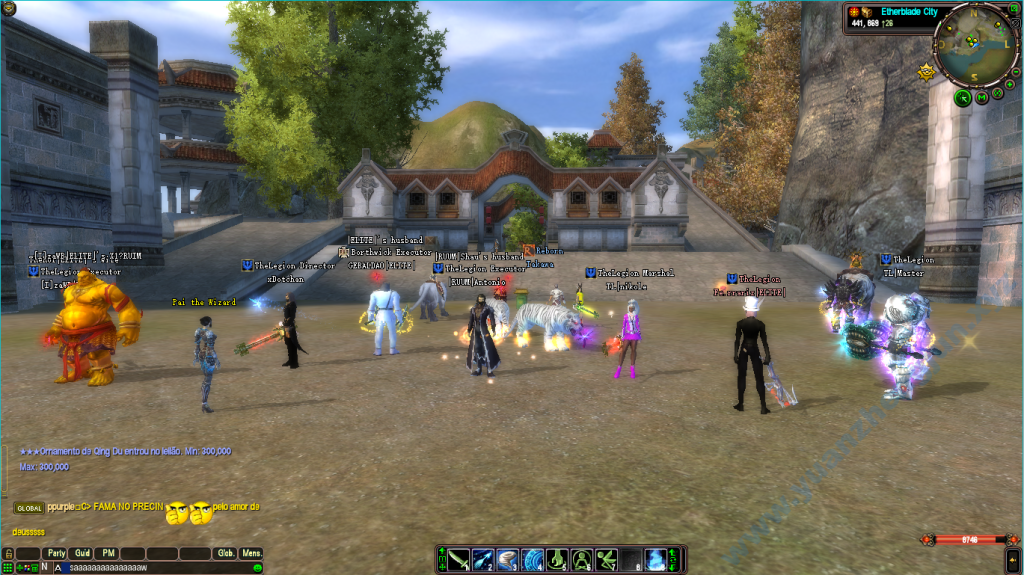Screen dimensions: 1024x575
Task: Use the blue flame skill
Action: 655,559
